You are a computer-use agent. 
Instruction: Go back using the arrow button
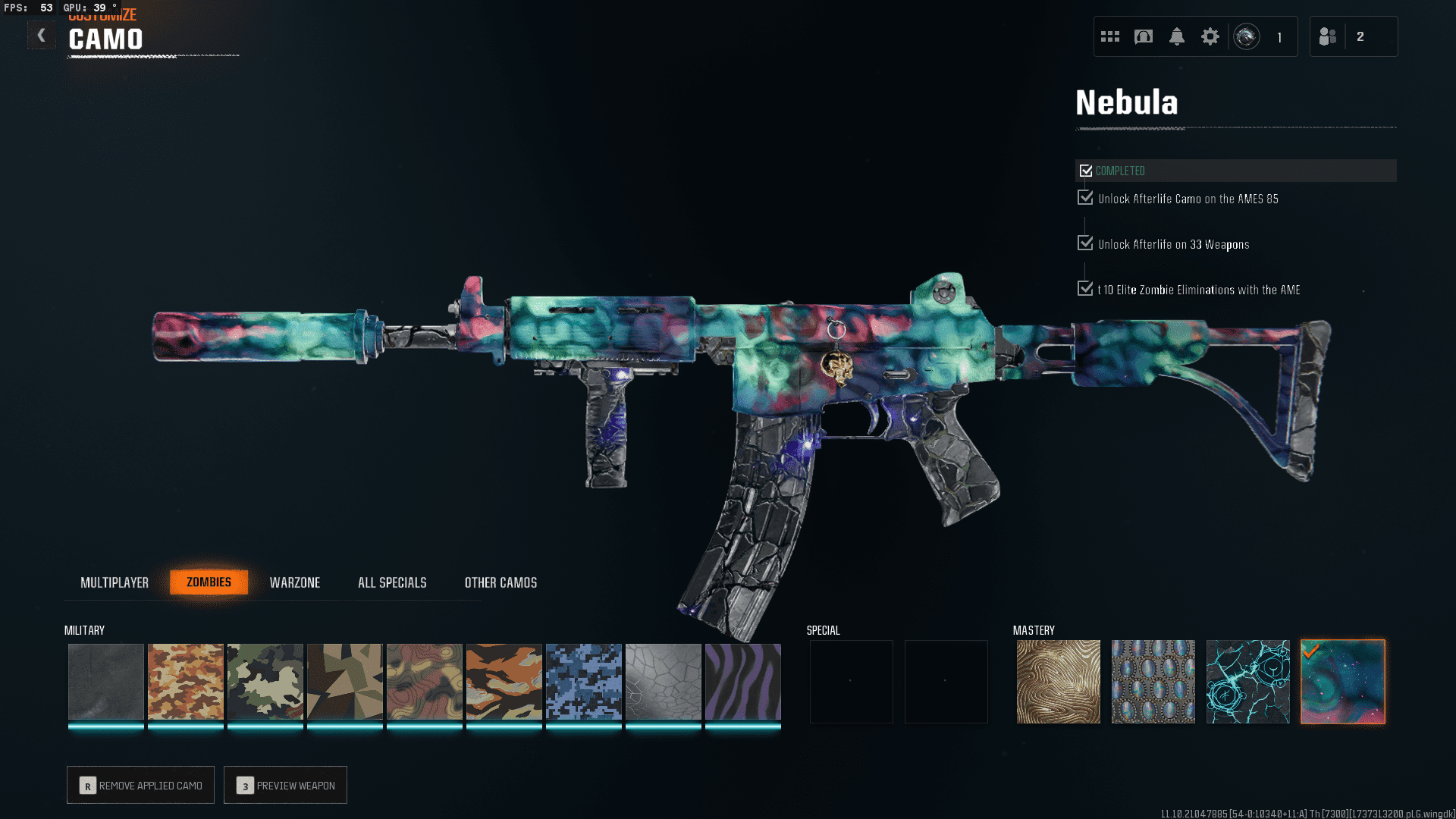pos(42,36)
